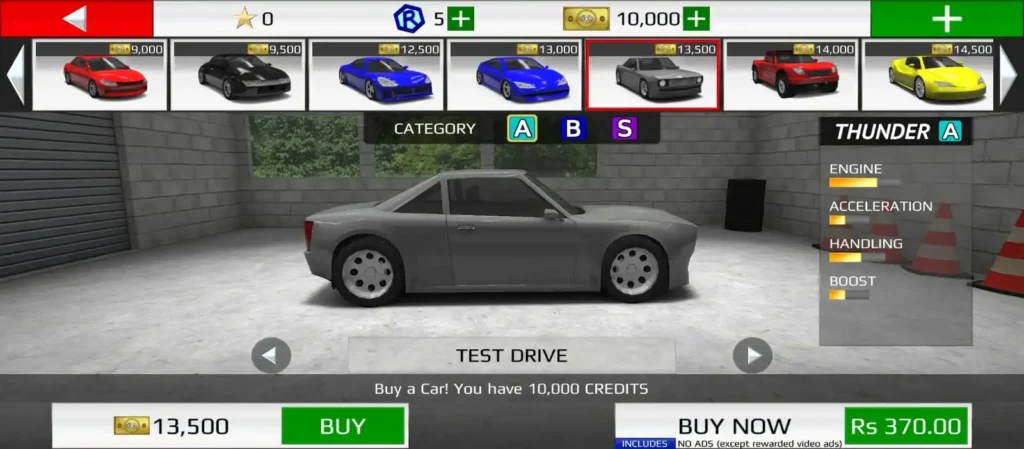Select the blue car priced 13,000
Image resolution: width=1024 pixels, height=449 pixels.
click(513, 75)
